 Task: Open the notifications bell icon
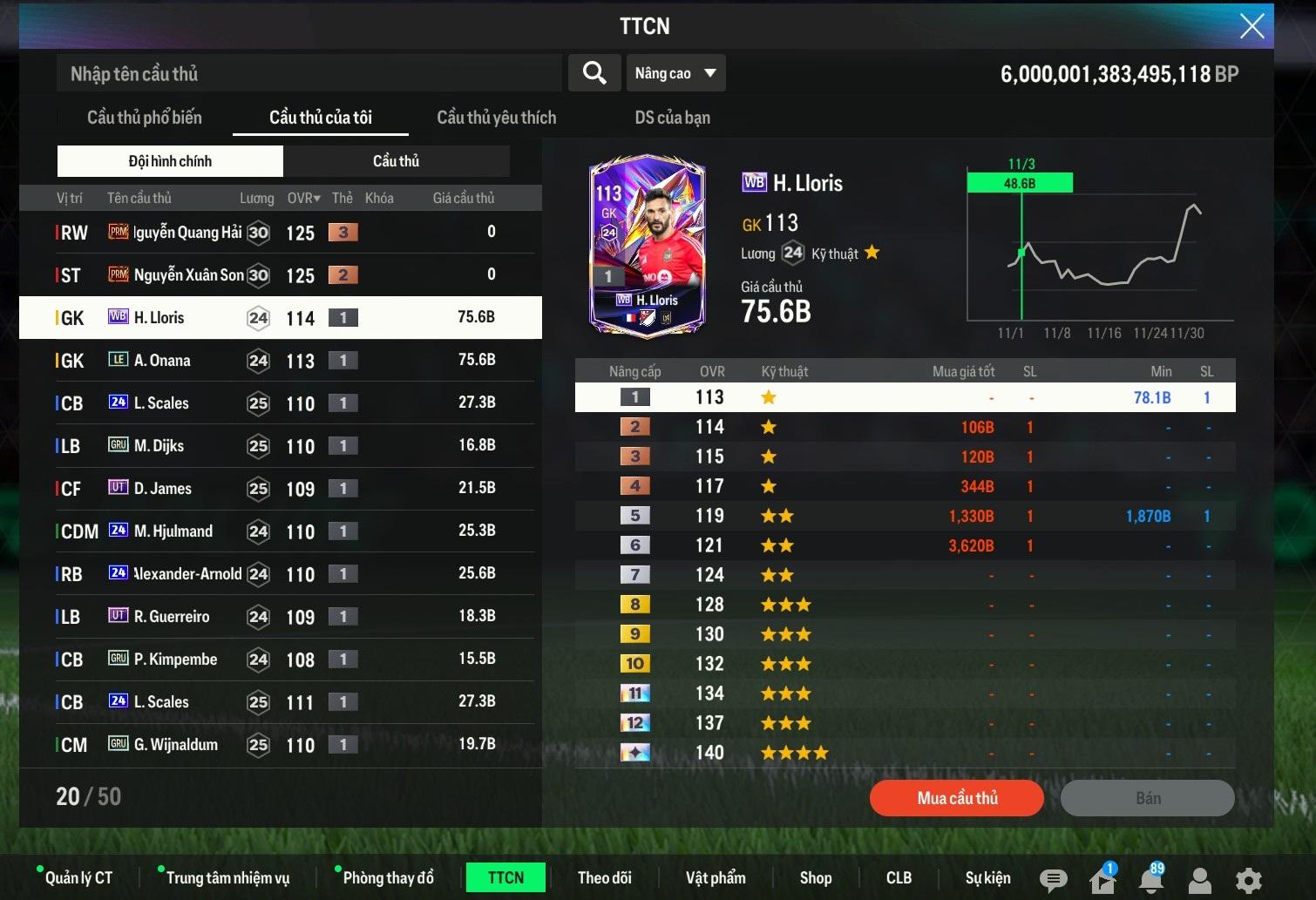pos(1150,880)
